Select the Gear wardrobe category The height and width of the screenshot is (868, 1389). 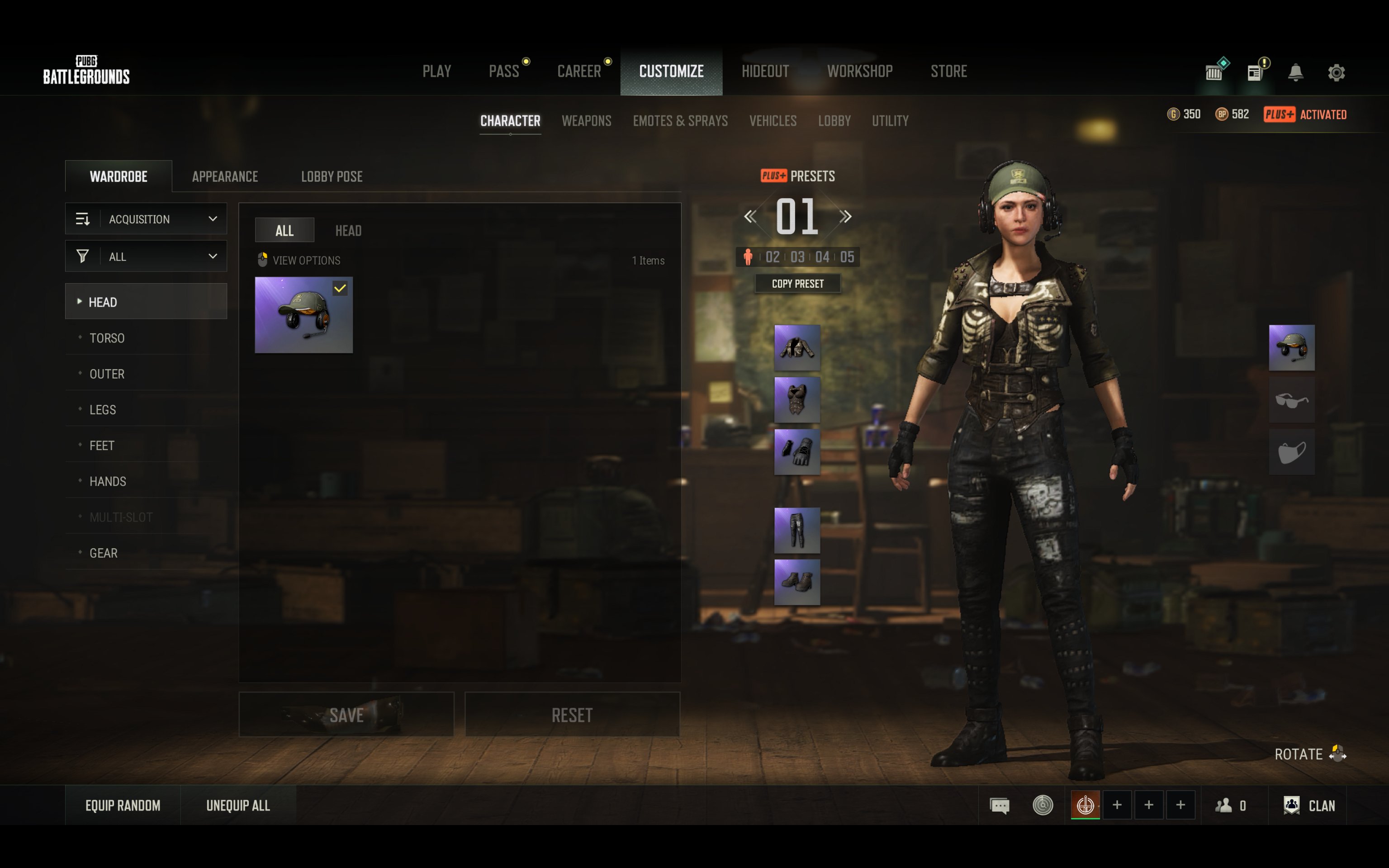click(103, 553)
